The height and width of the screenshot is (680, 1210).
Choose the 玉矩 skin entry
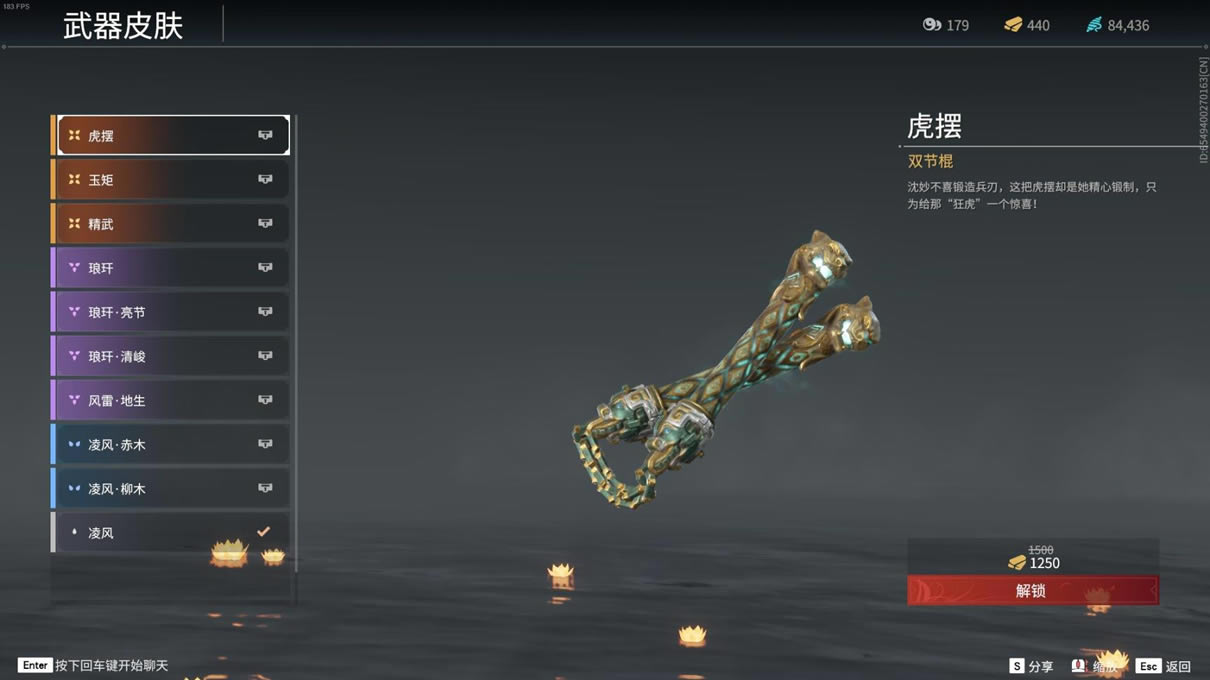tap(172, 180)
